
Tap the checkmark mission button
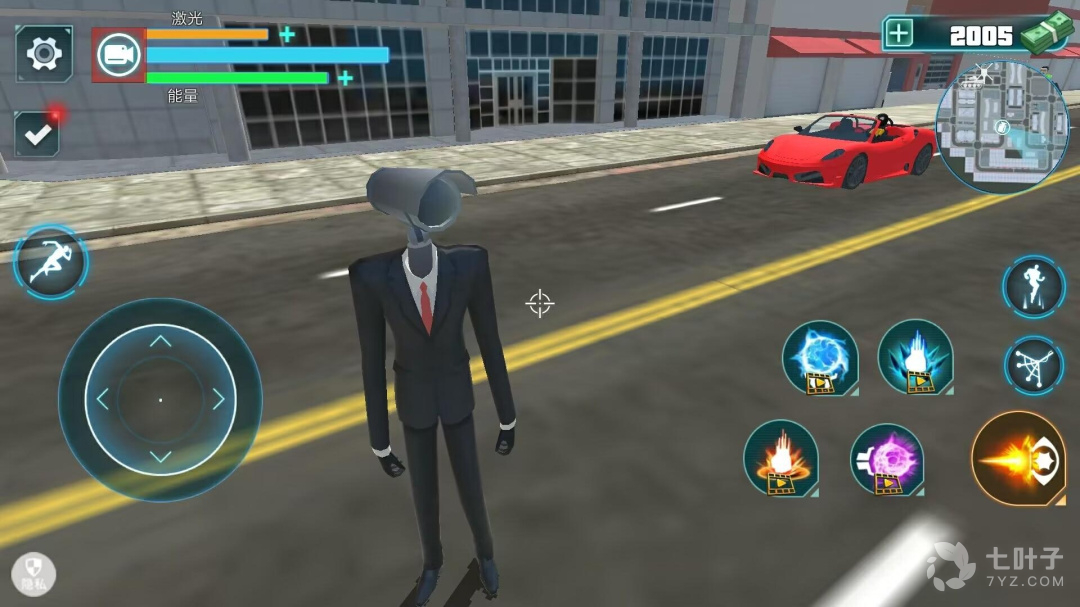[37, 135]
